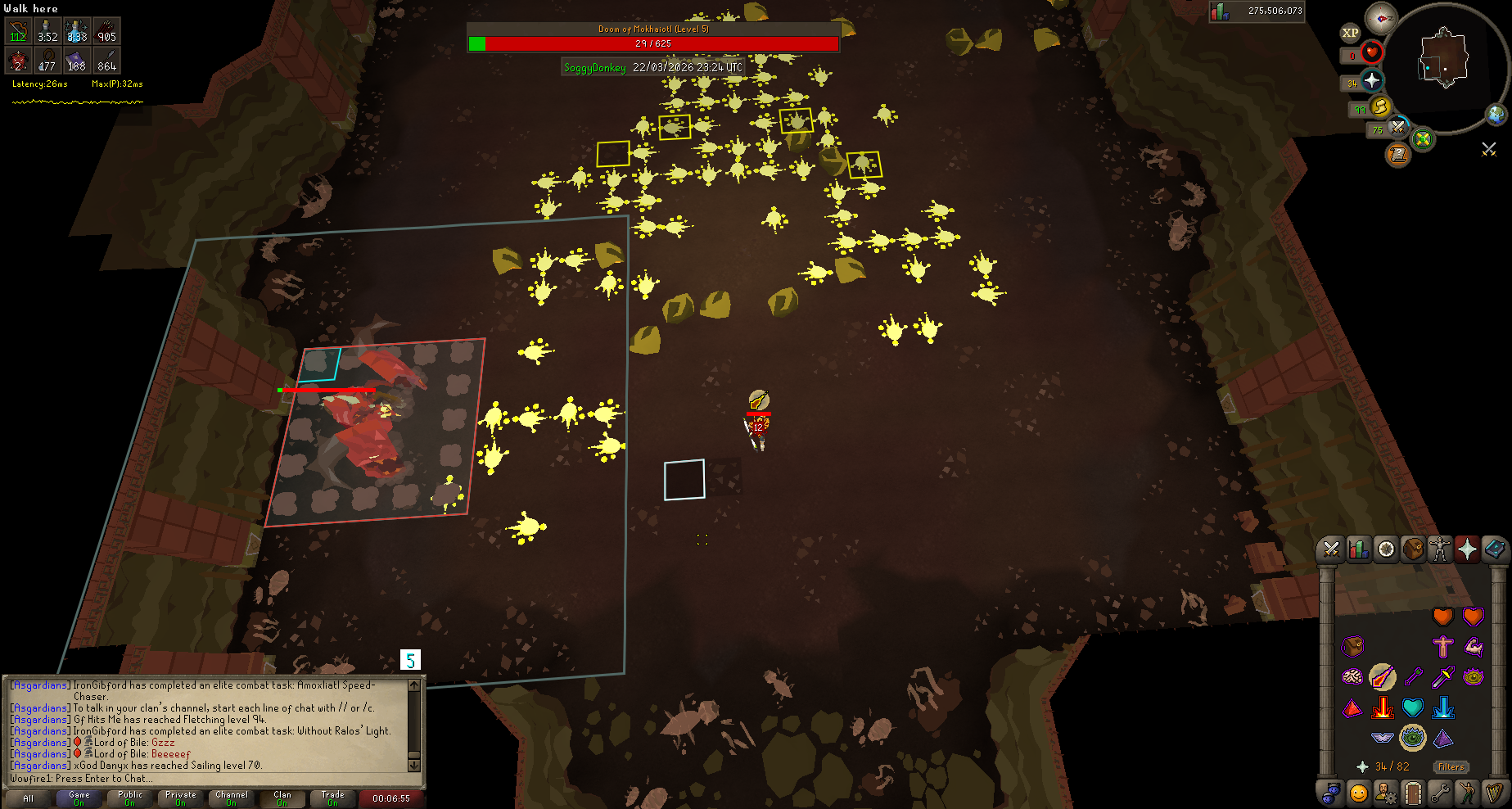The image size is (1512, 809).
Task: Activate quick prayers orb
Action: point(1372,80)
